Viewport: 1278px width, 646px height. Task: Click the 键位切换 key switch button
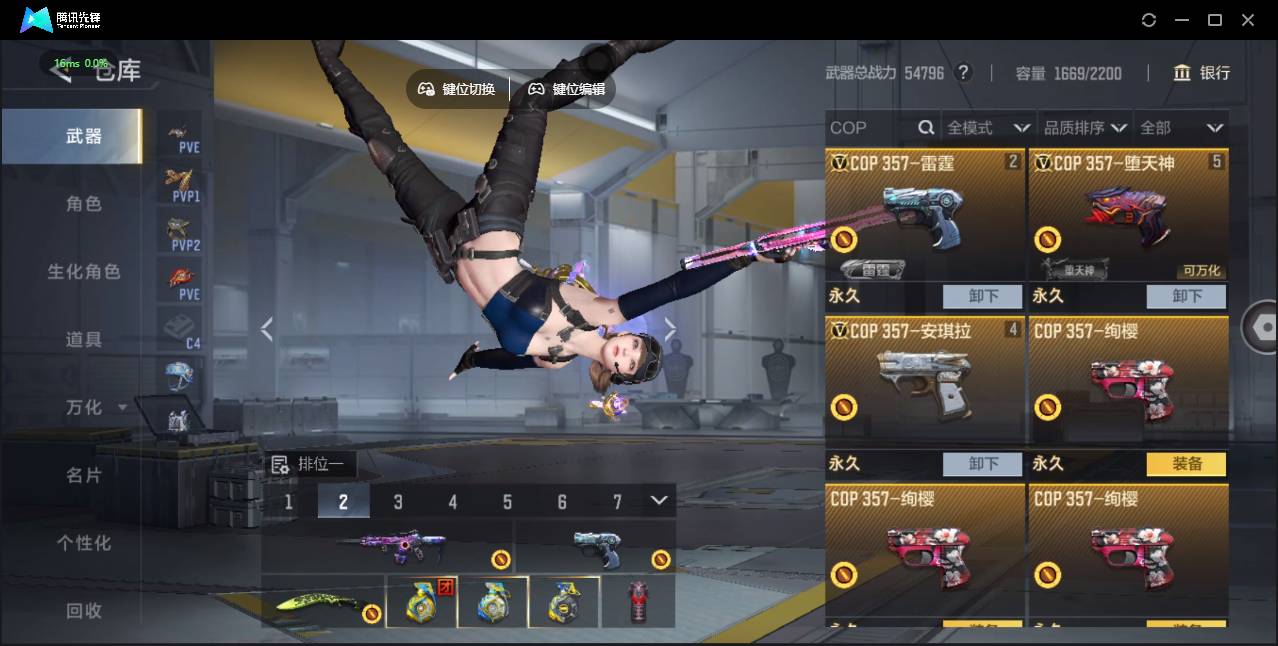tap(457, 89)
